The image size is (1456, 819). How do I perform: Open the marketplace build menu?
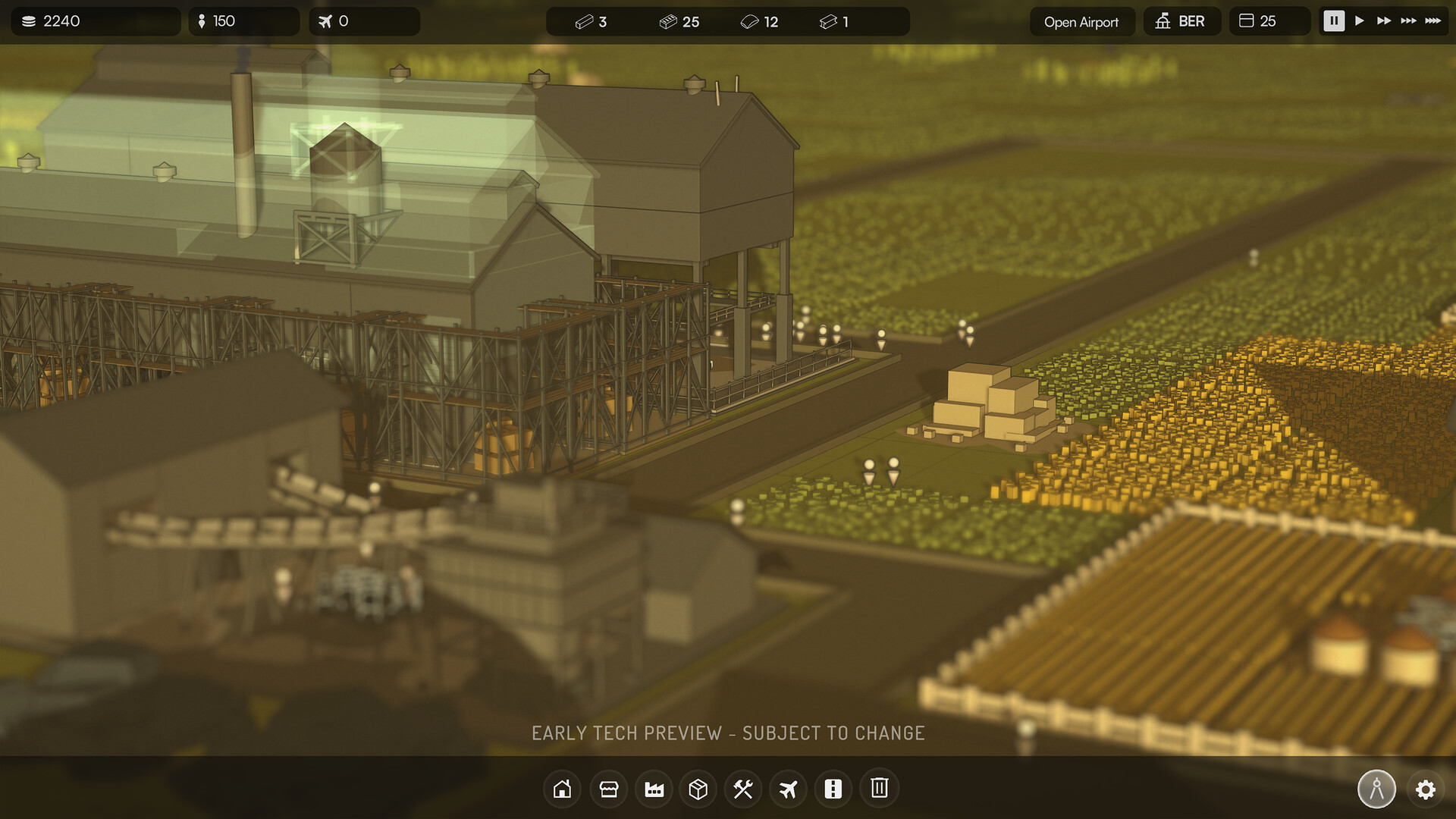607,789
